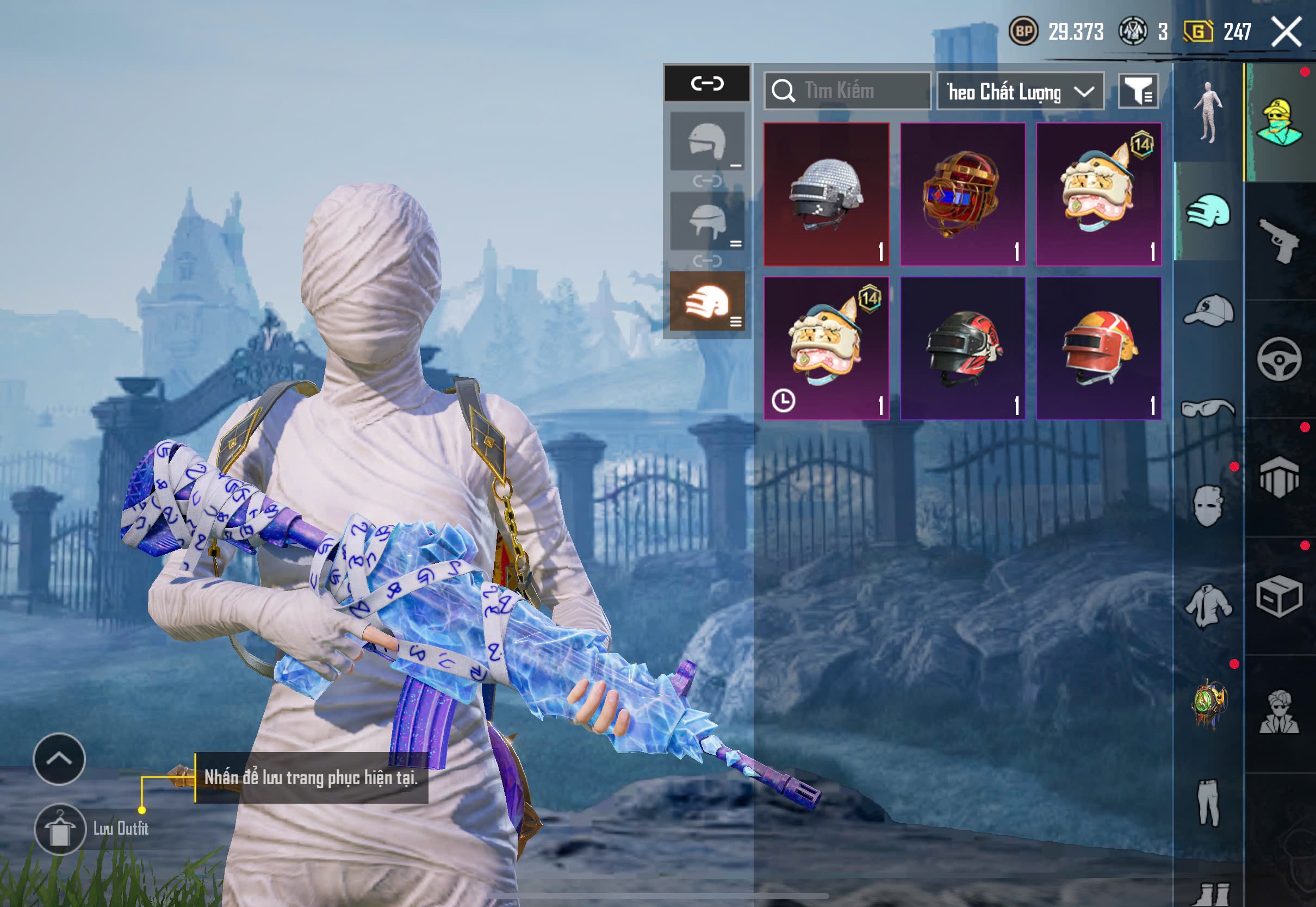Pick the red and yellow striped helmet
The width and height of the screenshot is (1316, 907).
(x=1098, y=348)
